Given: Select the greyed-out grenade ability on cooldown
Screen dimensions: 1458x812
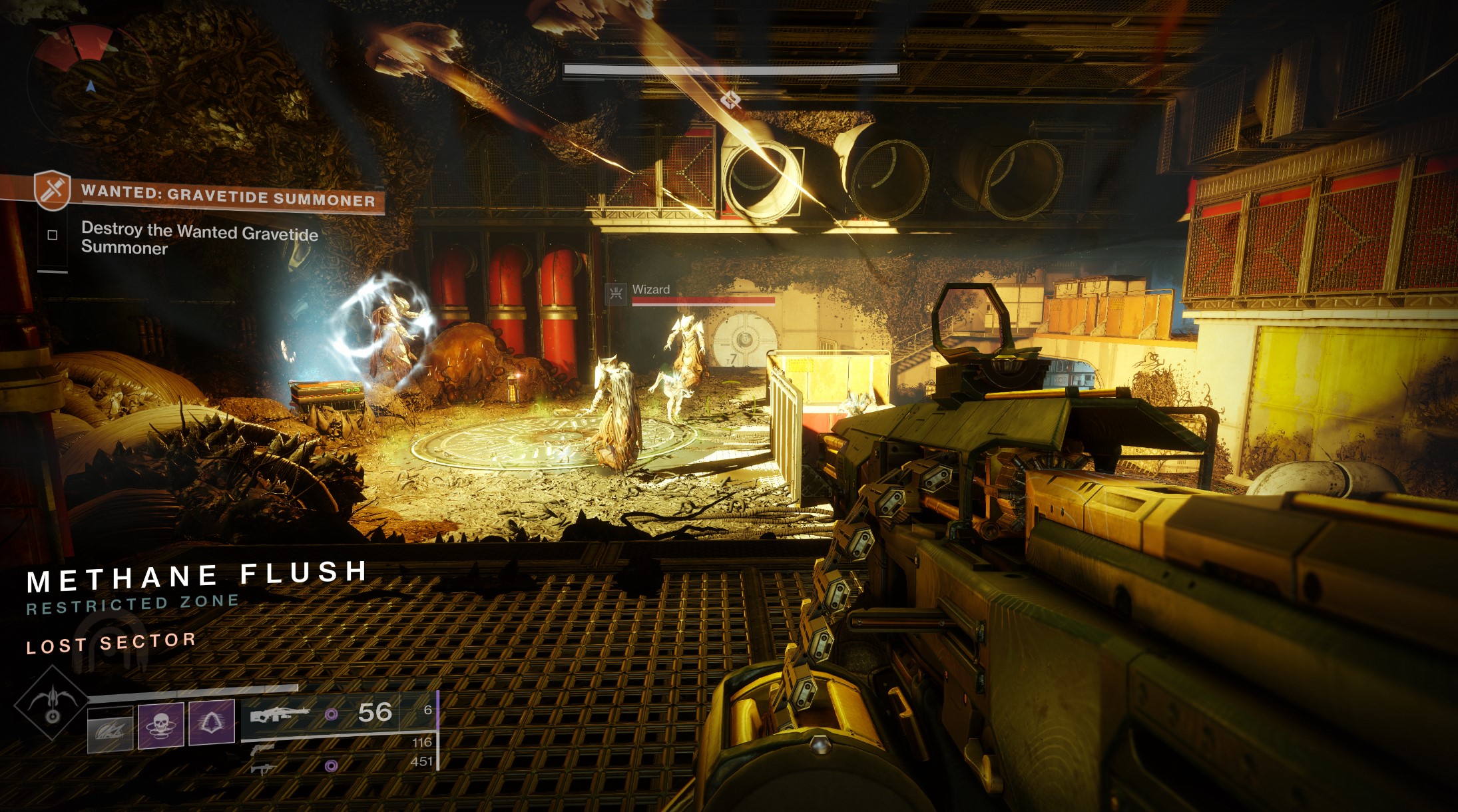Looking at the screenshot, I should (110, 728).
